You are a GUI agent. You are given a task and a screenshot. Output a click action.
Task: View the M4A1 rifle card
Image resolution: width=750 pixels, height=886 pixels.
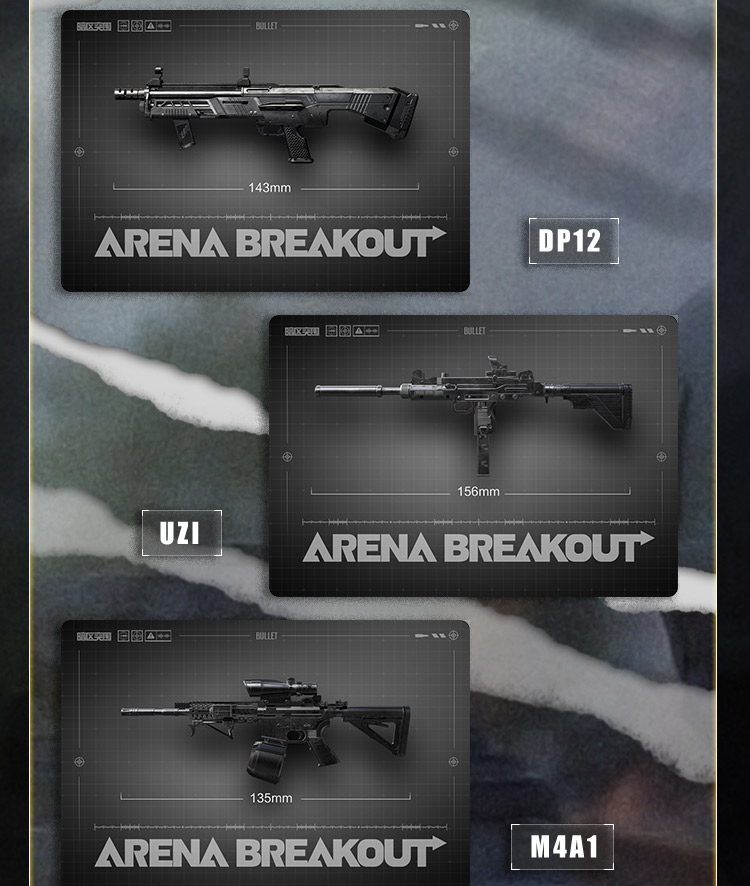265,750
